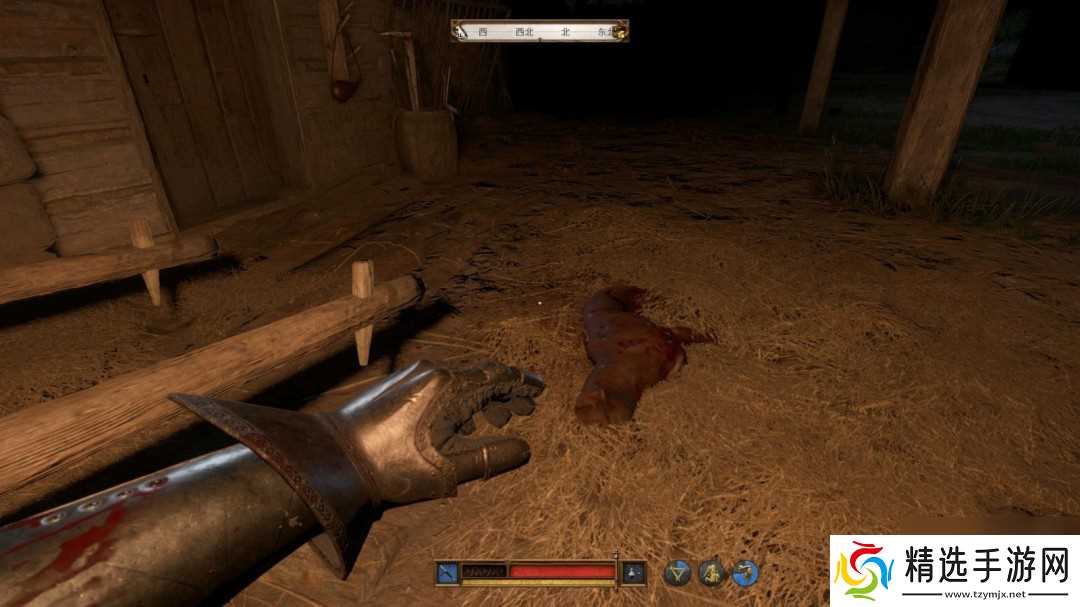The image size is (1080, 607).
Task: Inspect the golden figure status buff icon
Action: coord(711,573)
